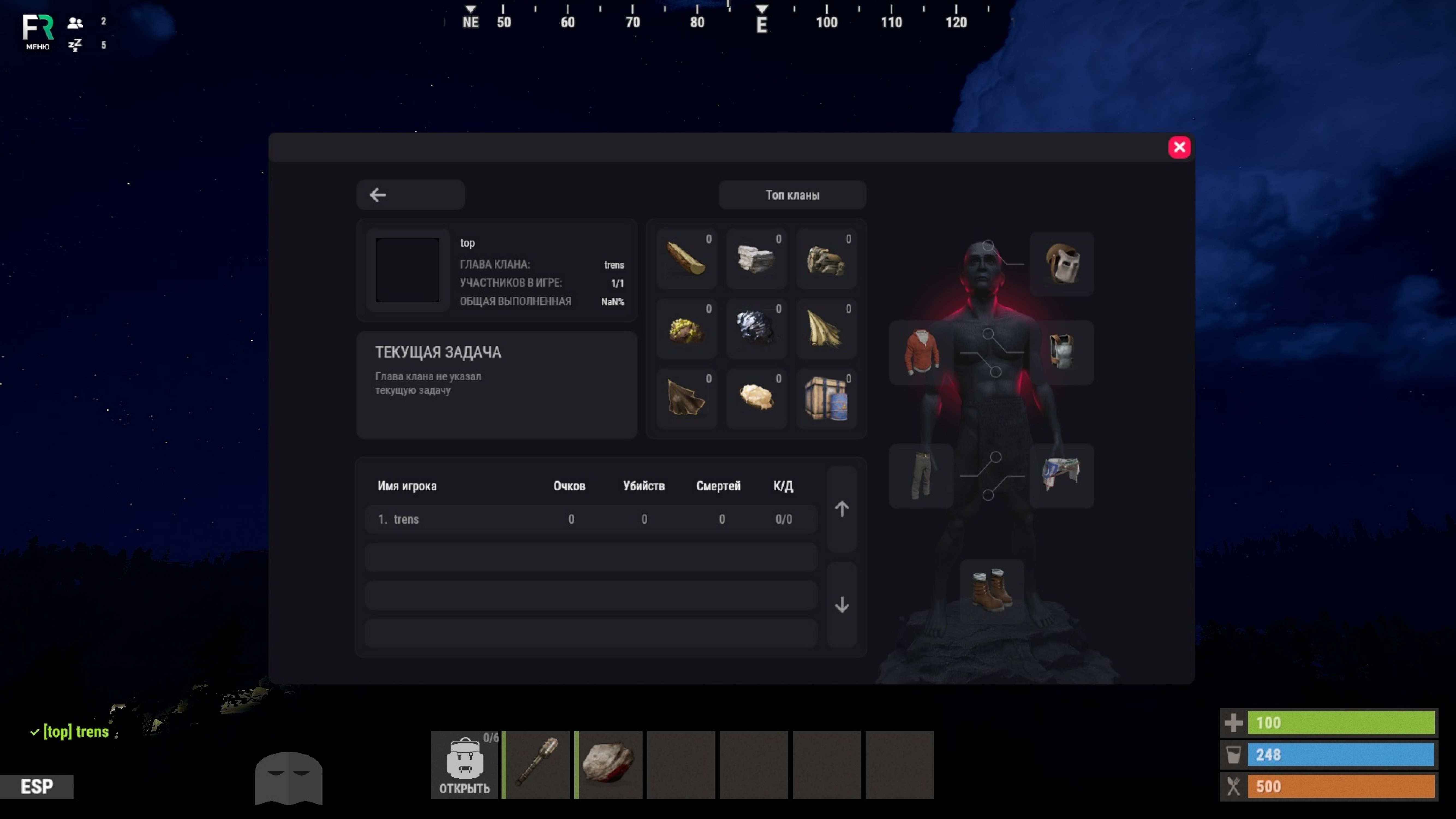This screenshot has height=819, width=1456.
Task: Select the stone resource icon
Action: click(x=756, y=259)
